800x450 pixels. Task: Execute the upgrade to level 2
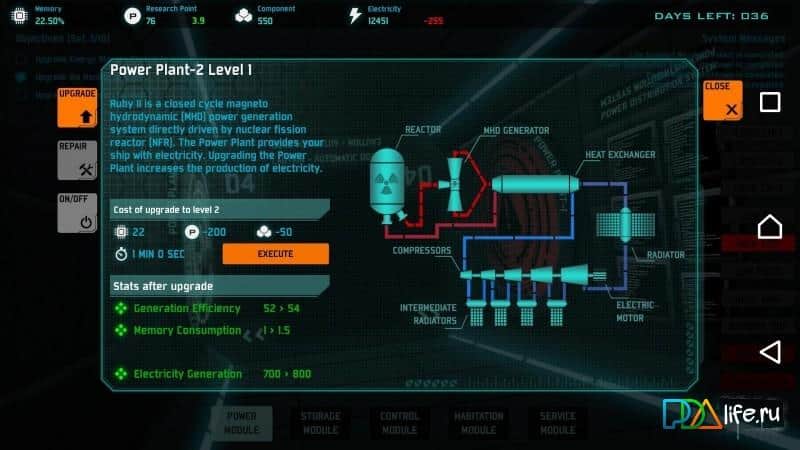click(x=275, y=254)
